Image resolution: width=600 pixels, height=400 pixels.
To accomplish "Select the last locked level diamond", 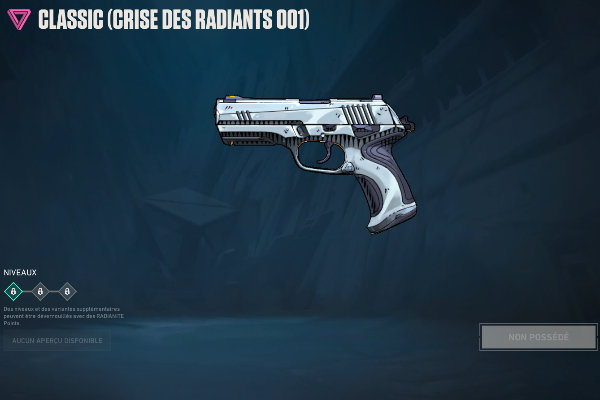I will (x=67, y=292).
